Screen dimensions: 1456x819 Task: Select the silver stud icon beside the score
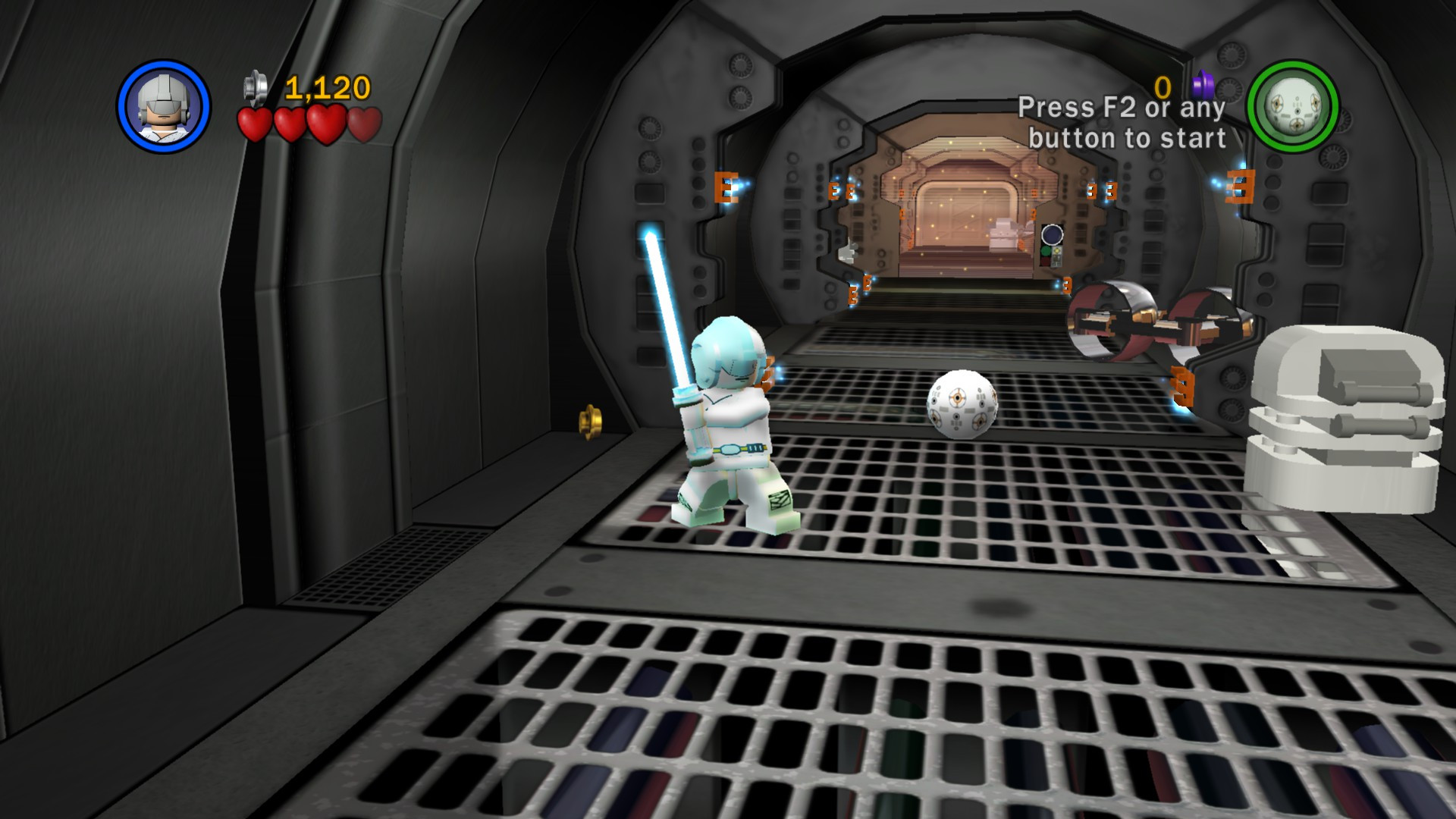click(x=254, y=87)
